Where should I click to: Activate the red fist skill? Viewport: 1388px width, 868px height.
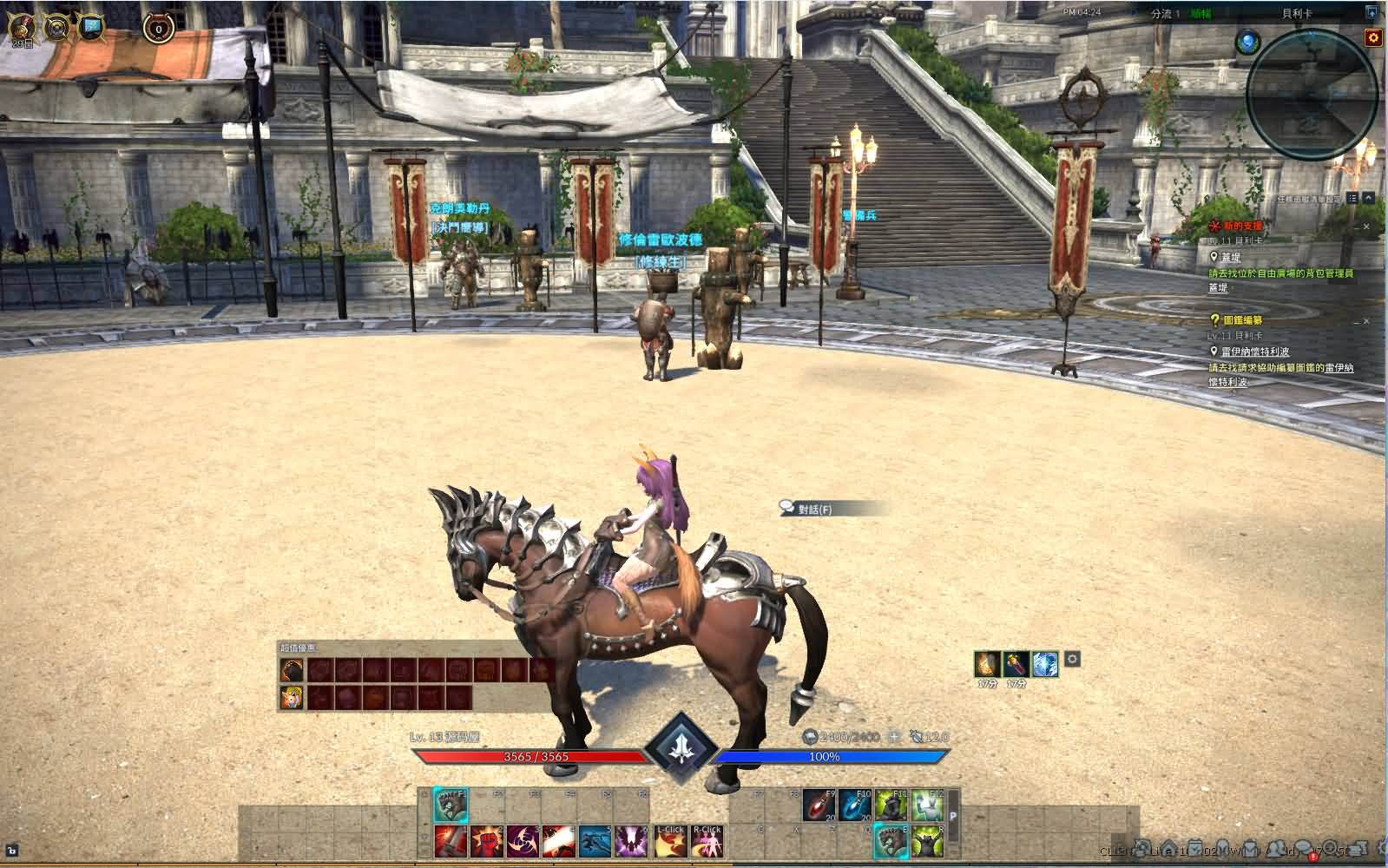coord(487,841)
